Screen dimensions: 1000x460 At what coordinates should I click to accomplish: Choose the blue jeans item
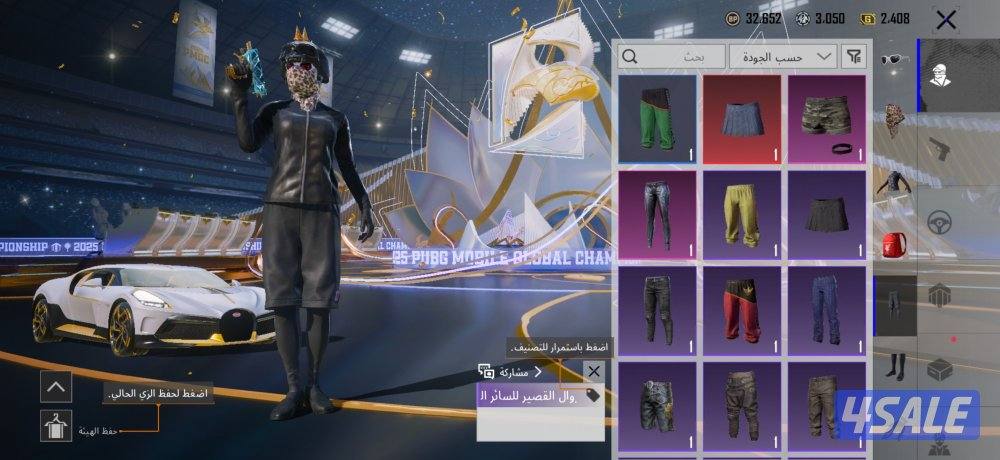tap(826, 308)
